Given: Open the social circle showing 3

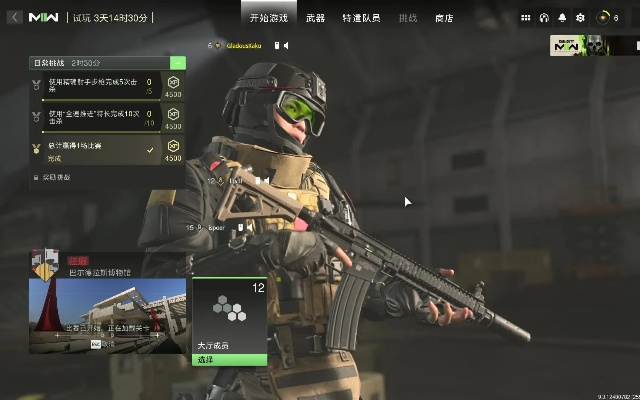Looking at the screenshot, I should click(x=608, y=18).
